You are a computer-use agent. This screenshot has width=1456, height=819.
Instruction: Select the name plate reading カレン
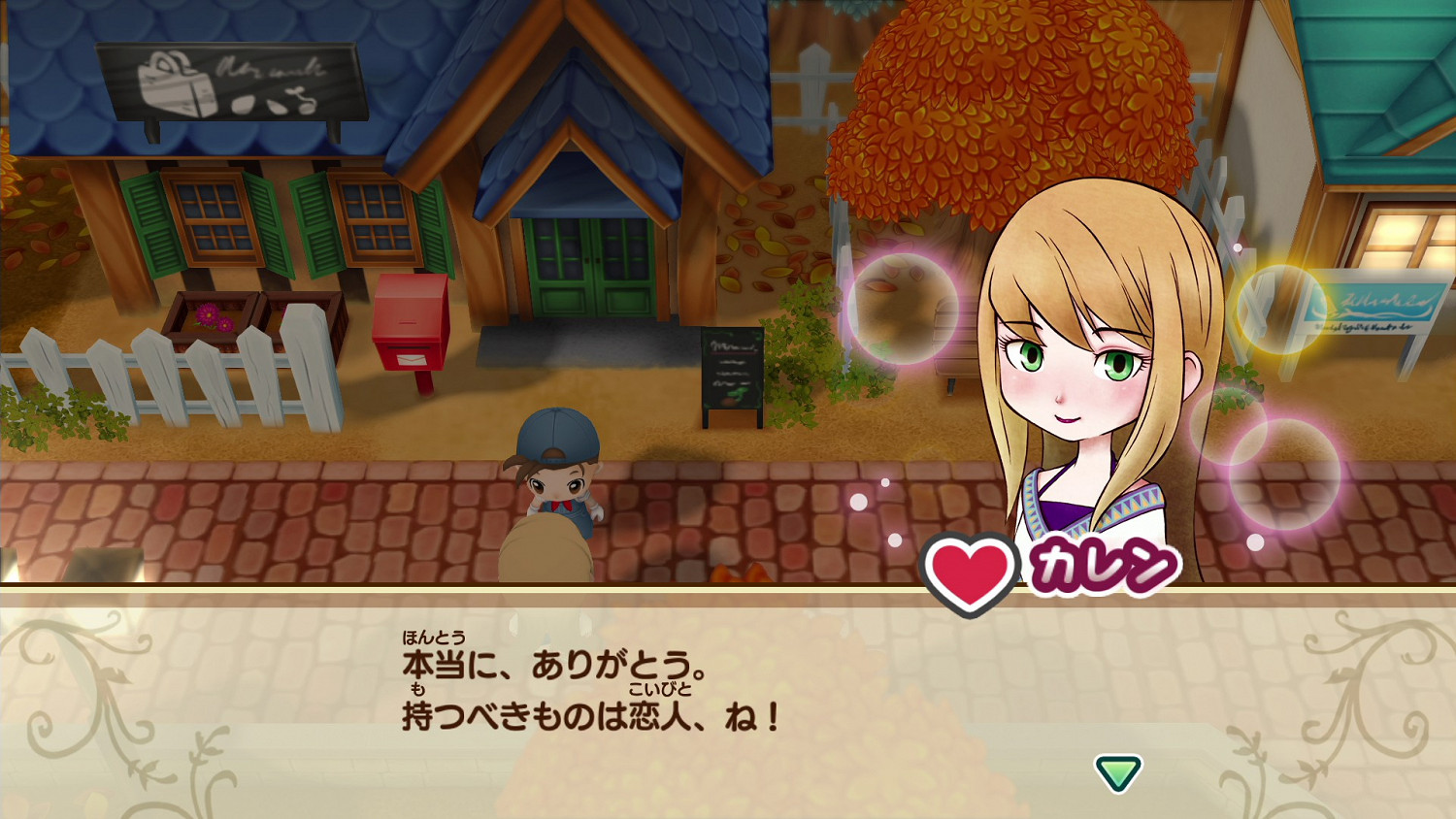click(x=1102, y=561)
